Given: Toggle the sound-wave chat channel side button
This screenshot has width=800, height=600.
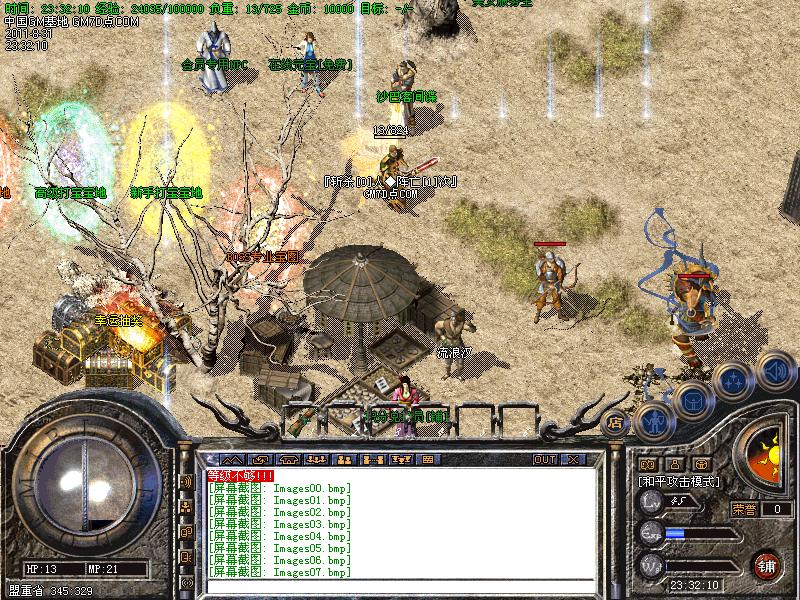Looking at the screenshot, I should 186,481.
